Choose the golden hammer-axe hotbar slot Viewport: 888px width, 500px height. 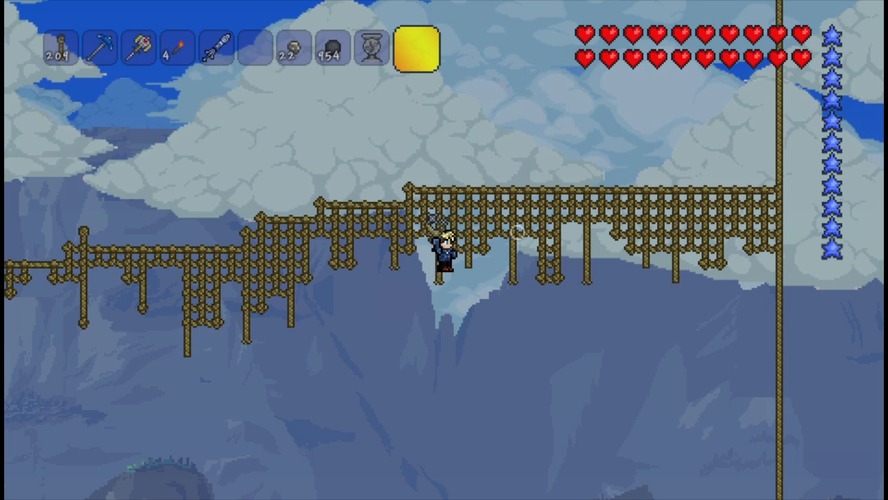tap(139, 48)
